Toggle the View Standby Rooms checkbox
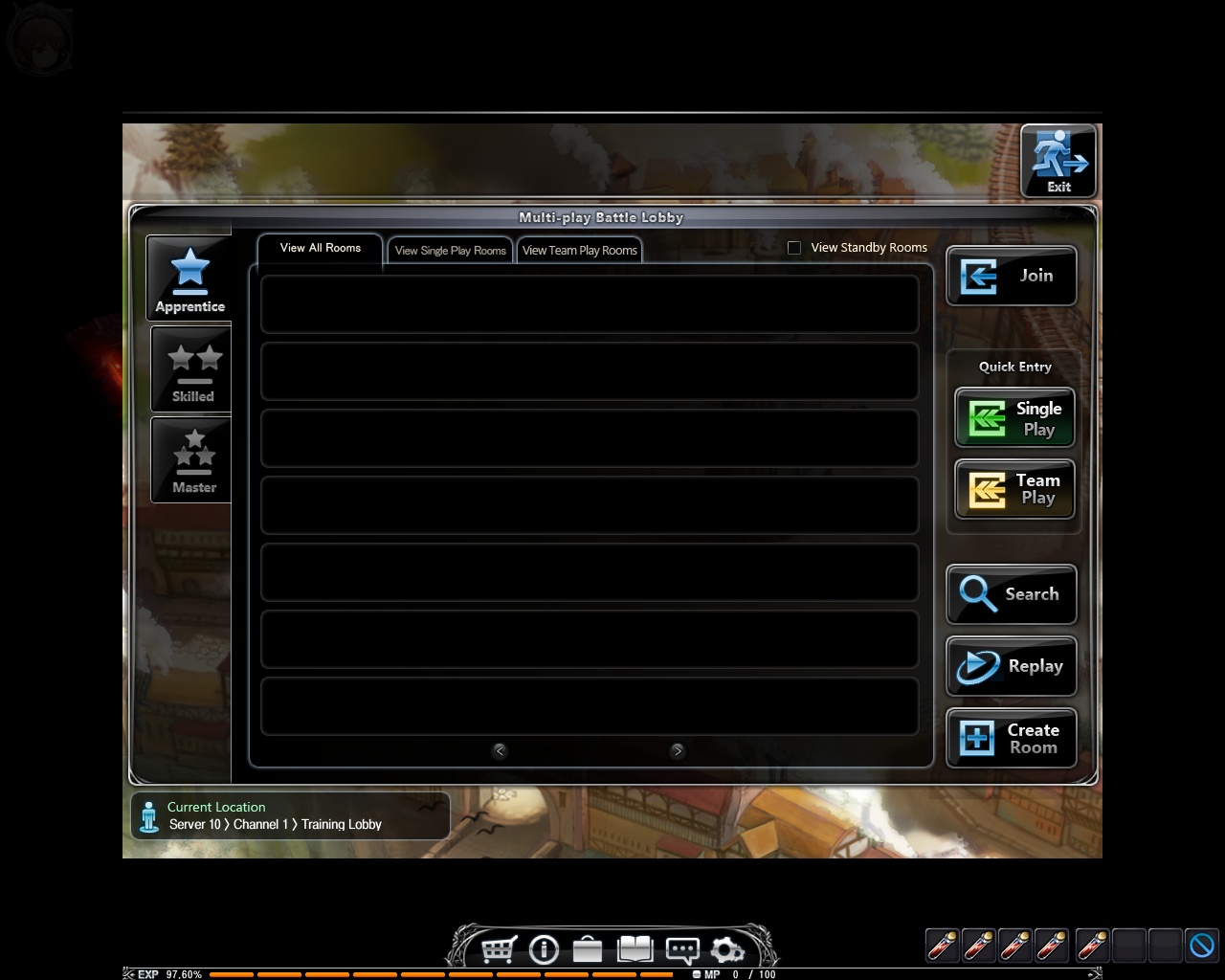 (x=794, y=248)
